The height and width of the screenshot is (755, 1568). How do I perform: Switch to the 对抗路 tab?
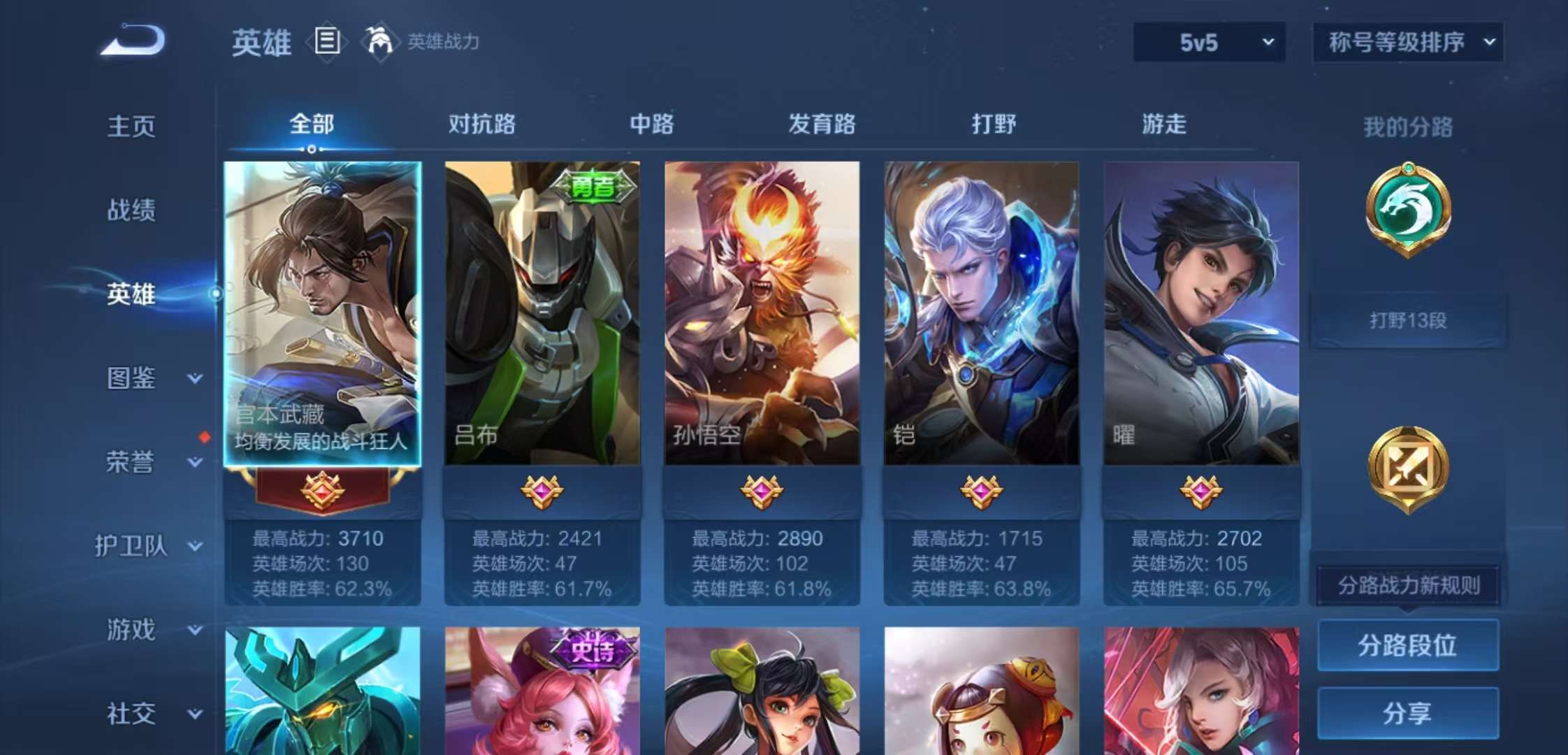(x=481, y=124)
